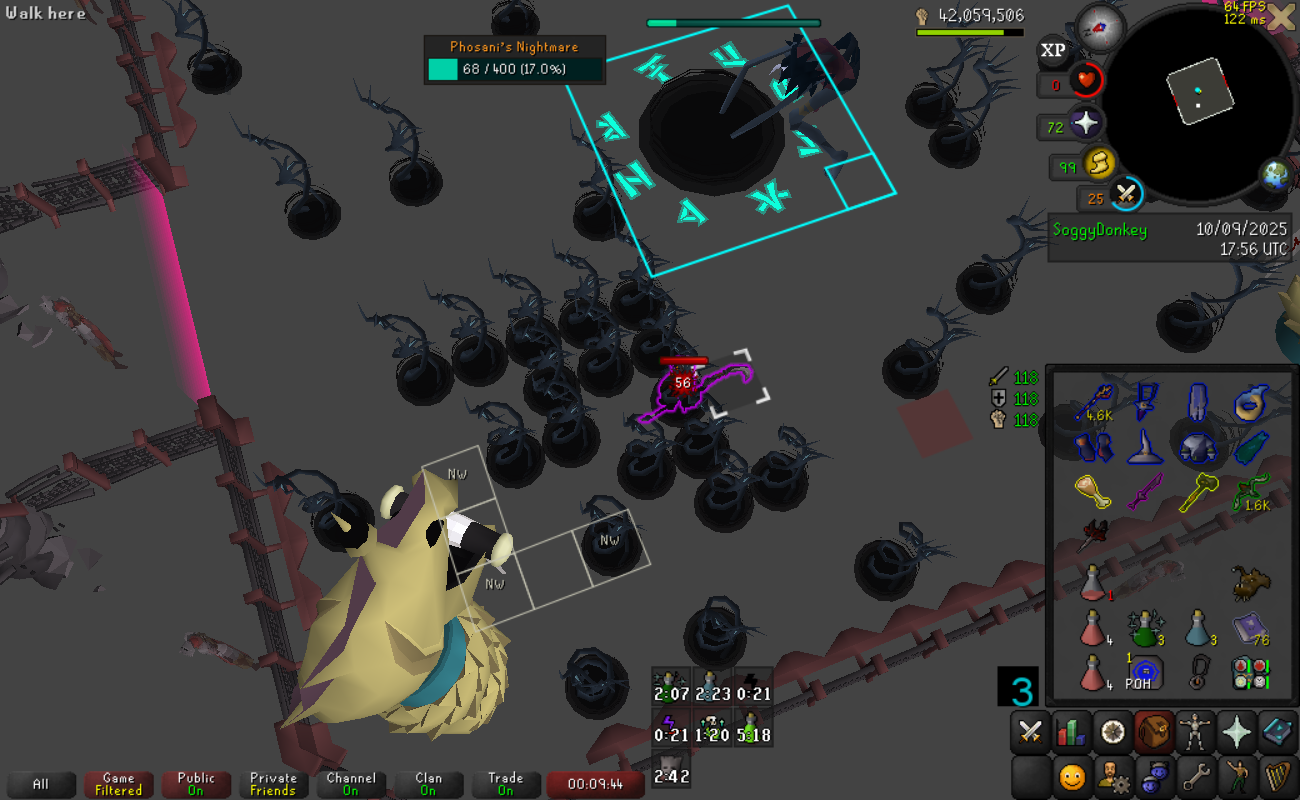The image size is (1300, 800).
Task: Toggle the XP drops orb
Action: pyautogui.click(x=1053, y=50)
